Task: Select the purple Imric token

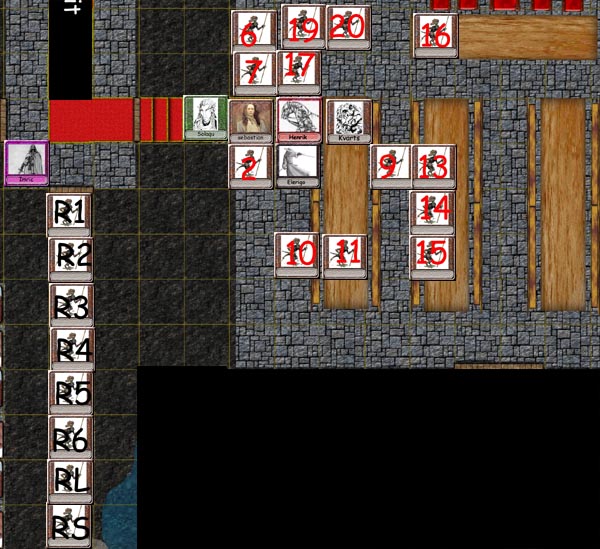Action: tap(26, 162)
